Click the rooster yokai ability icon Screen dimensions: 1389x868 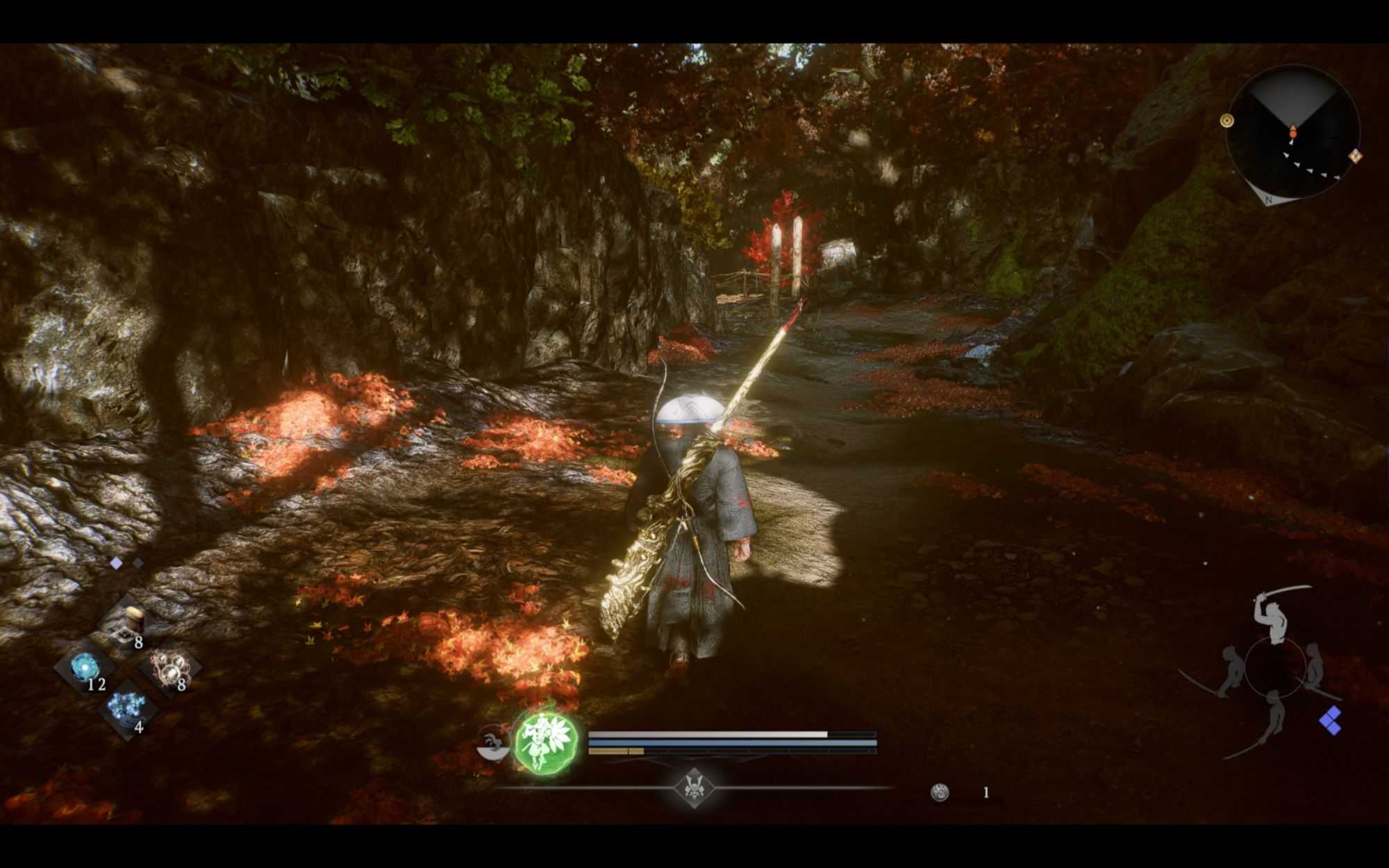click(x=492, y=743)
